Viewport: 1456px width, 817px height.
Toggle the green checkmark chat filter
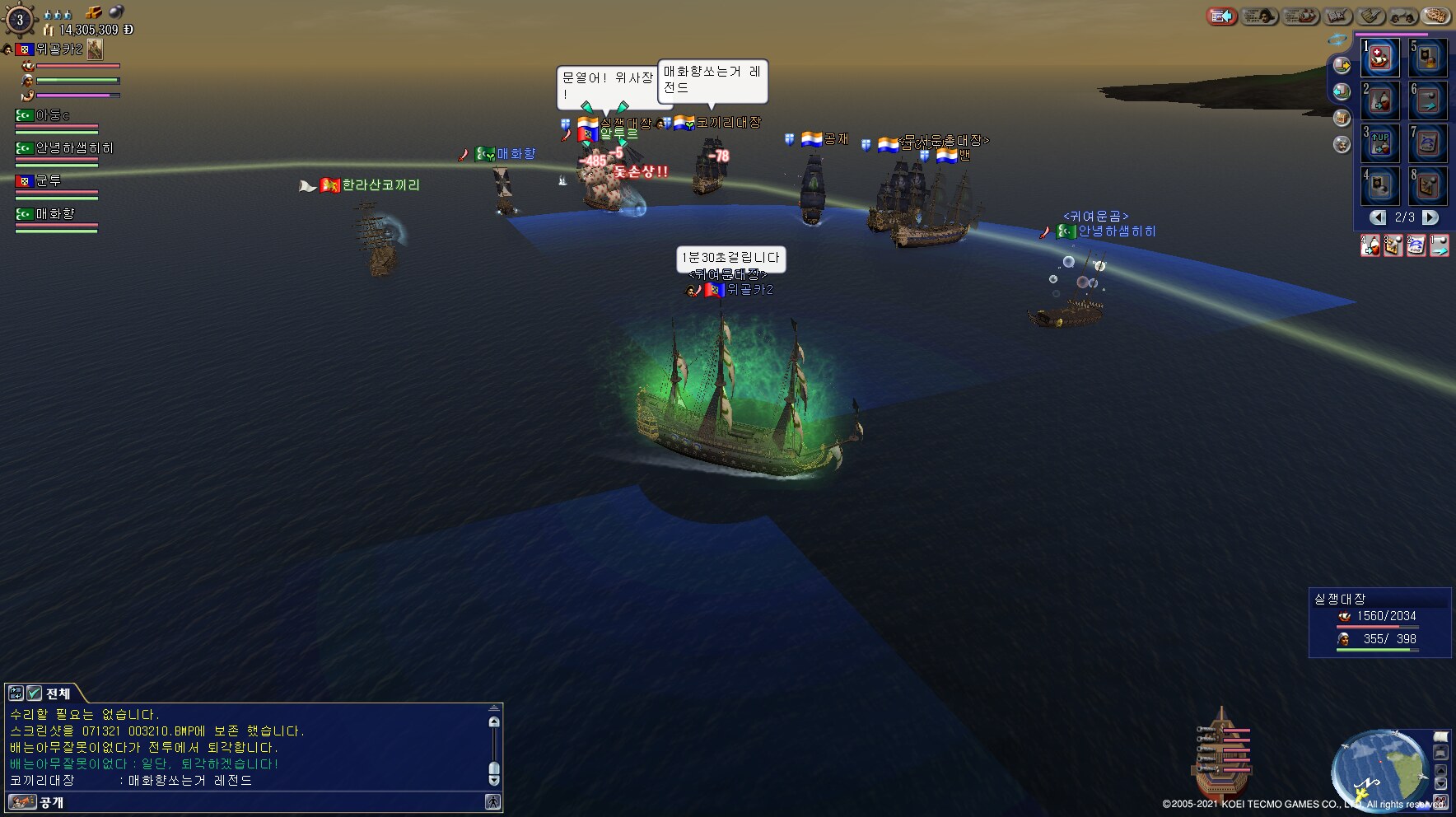click(x=34, y=693)
